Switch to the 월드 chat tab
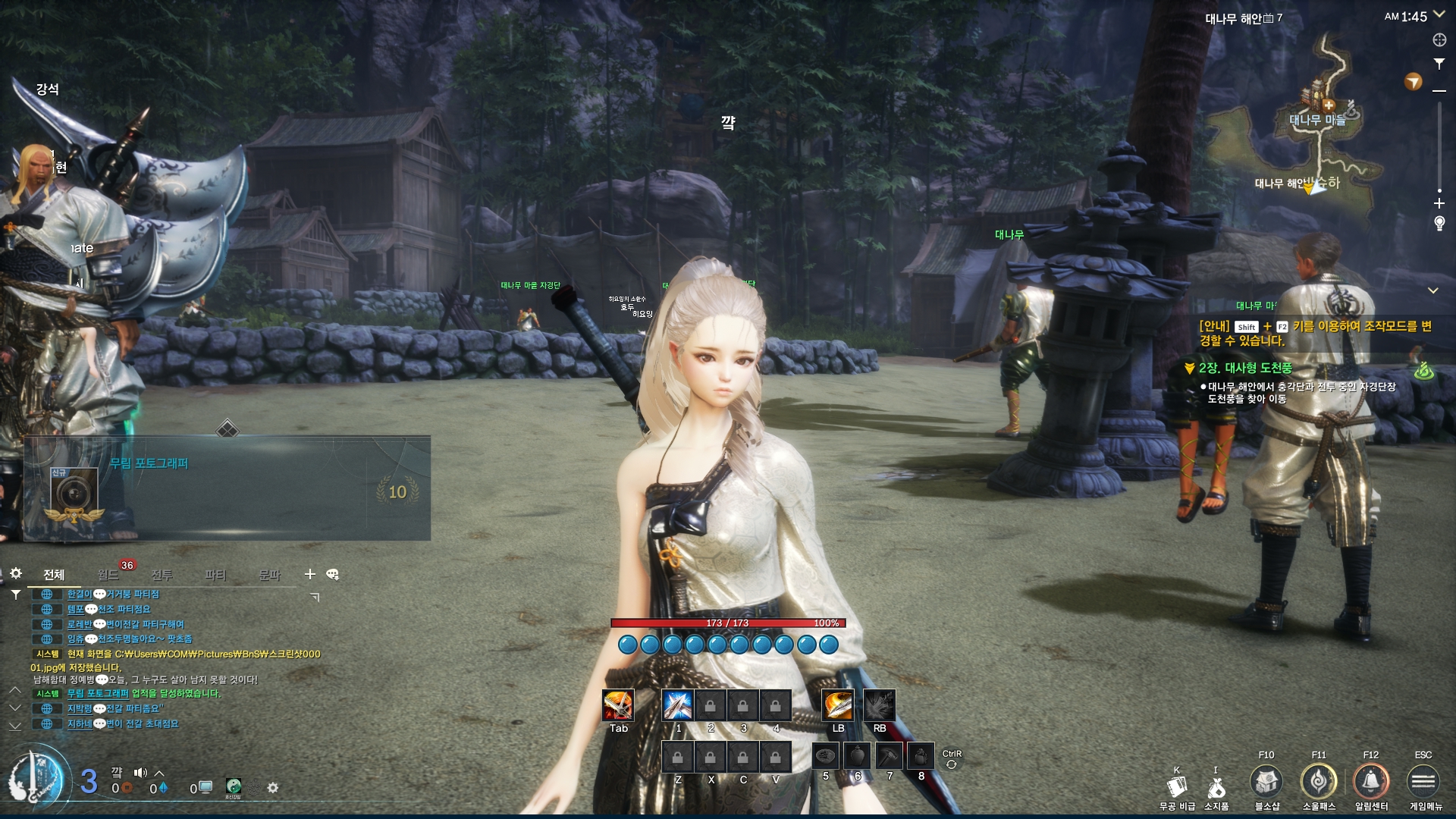The image size is (1456, 819). pos(108,575)
